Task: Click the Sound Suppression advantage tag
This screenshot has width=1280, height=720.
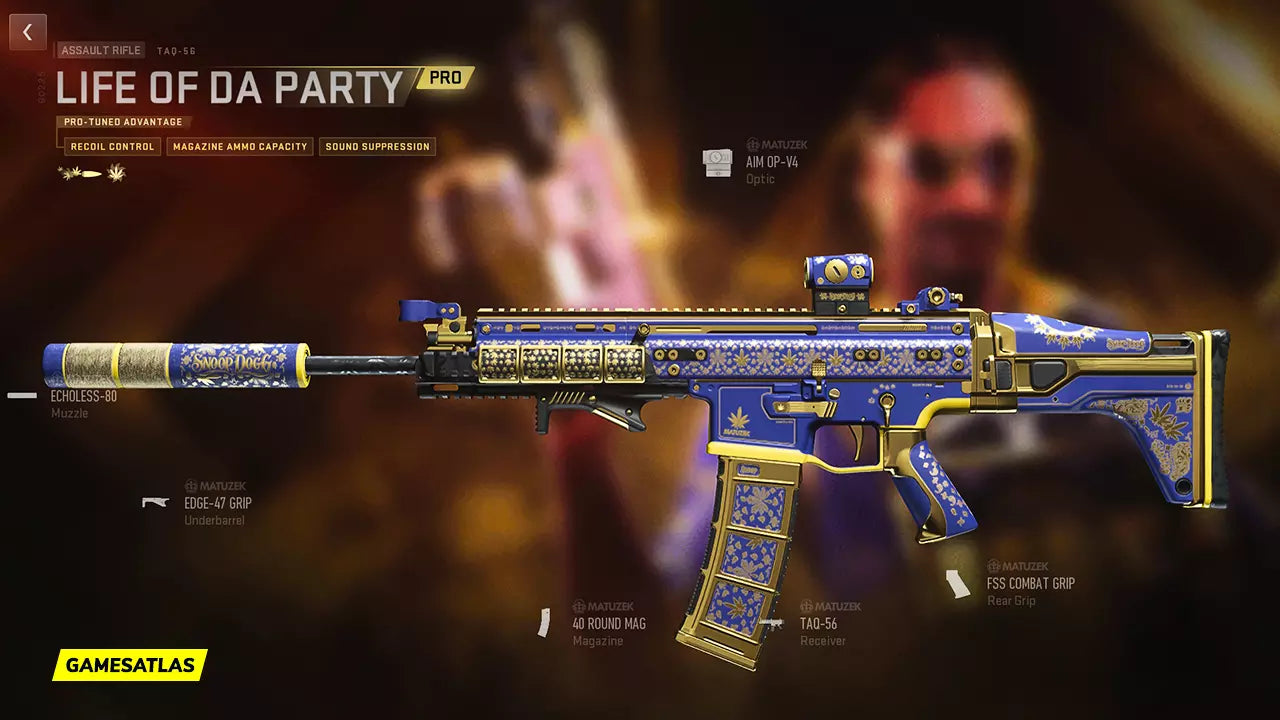Action: point(377,147)
